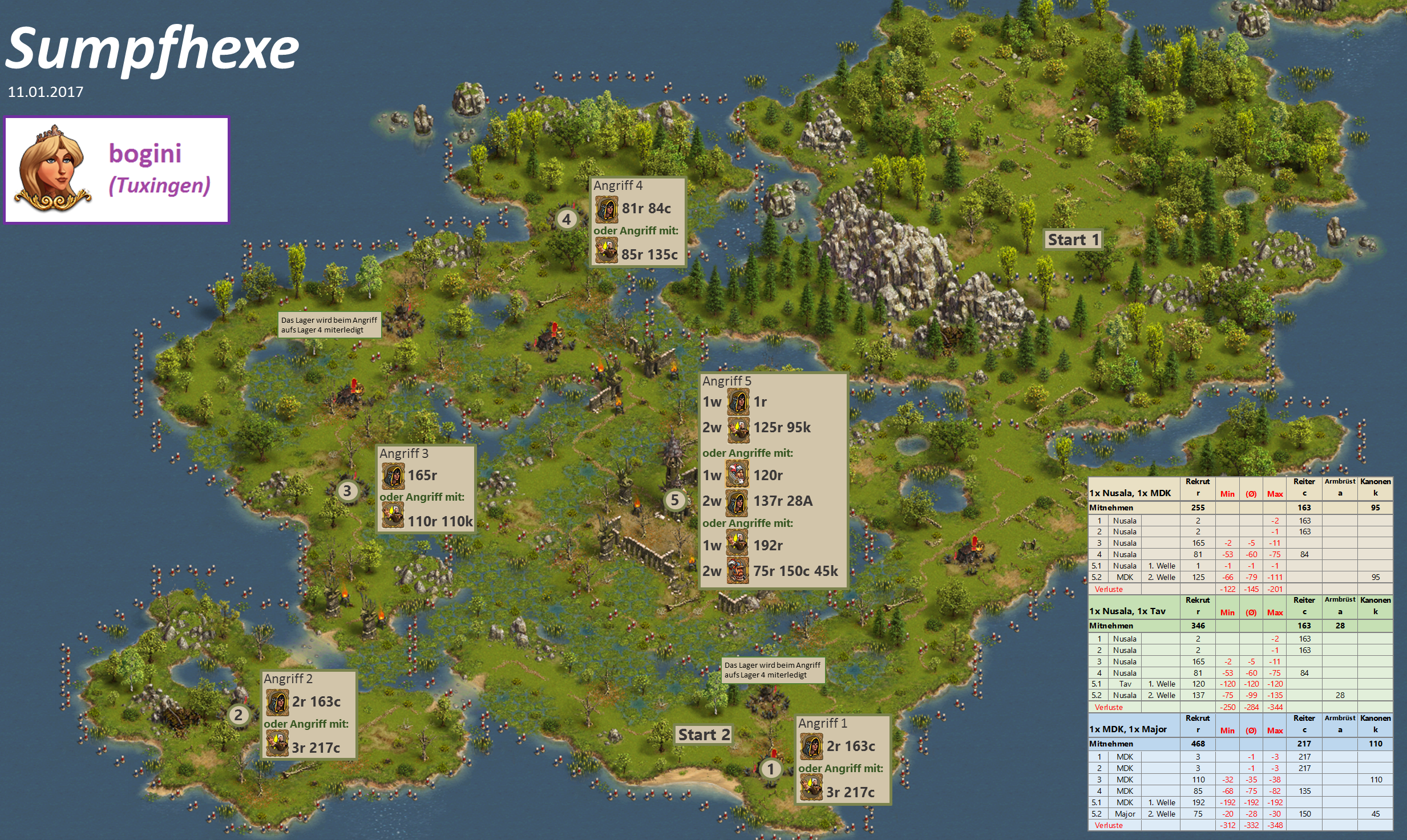Select camp marker number 1

pyautogui.click(x=770, y=769)
